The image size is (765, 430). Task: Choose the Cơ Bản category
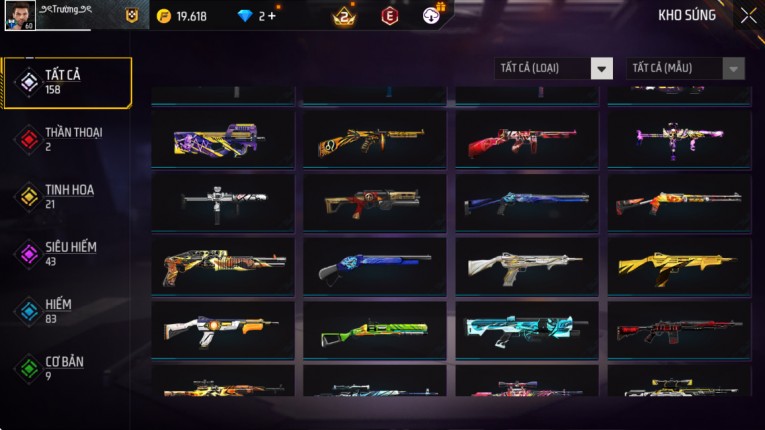click(x=67, y=368)
